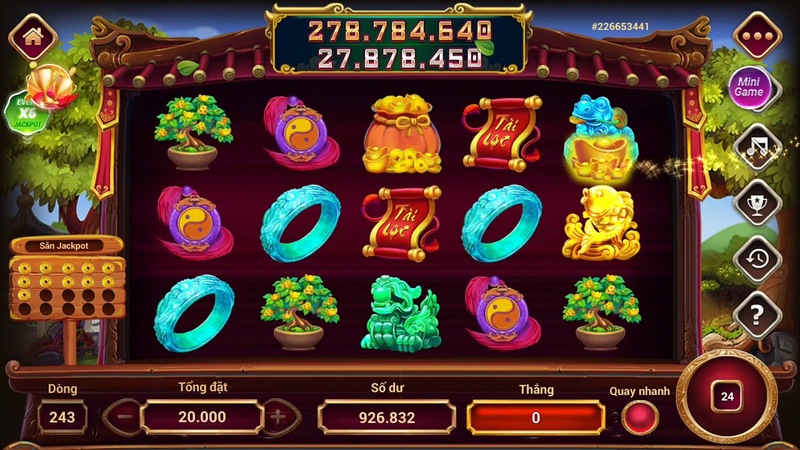View the Săn Jackpot board
Image resolution: width=800 pixels, height=450 pixels.
click(66, 282)
